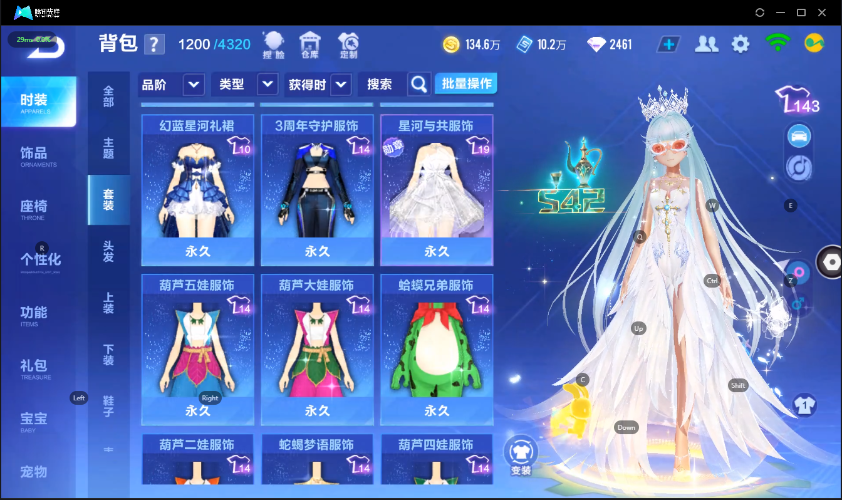Open the 座椅 throne category

tap(35, 208)
